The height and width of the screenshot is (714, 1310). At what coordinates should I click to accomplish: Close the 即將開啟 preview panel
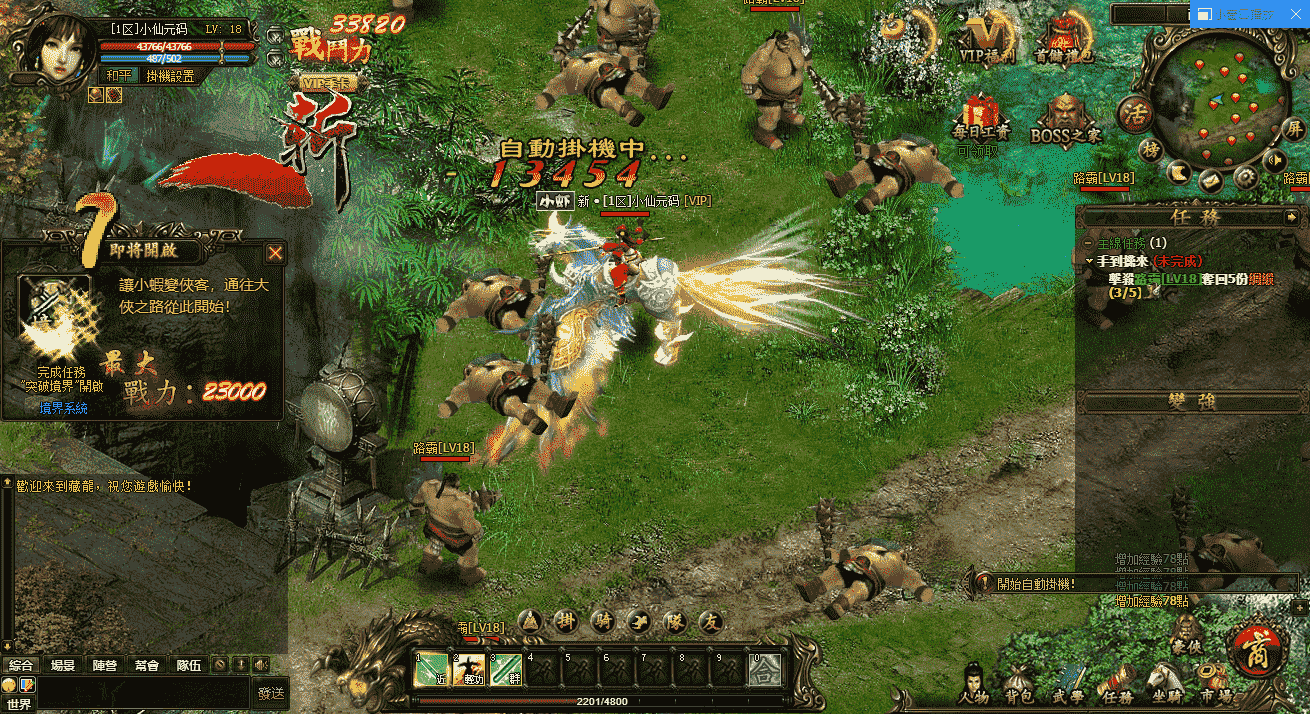pyautogui.click(x=275, y=254)
